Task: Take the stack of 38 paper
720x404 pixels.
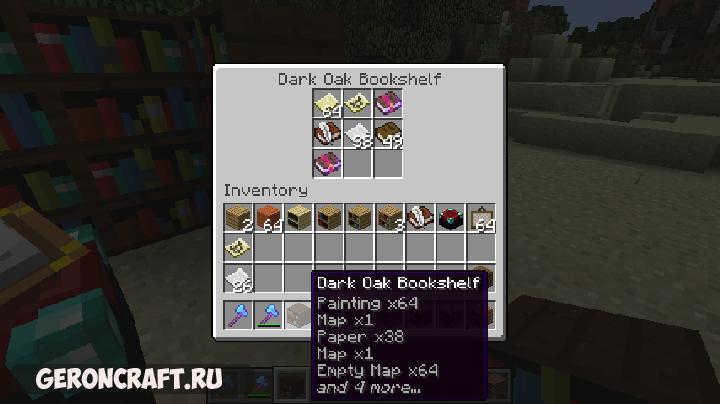Action: click(358, 133)
